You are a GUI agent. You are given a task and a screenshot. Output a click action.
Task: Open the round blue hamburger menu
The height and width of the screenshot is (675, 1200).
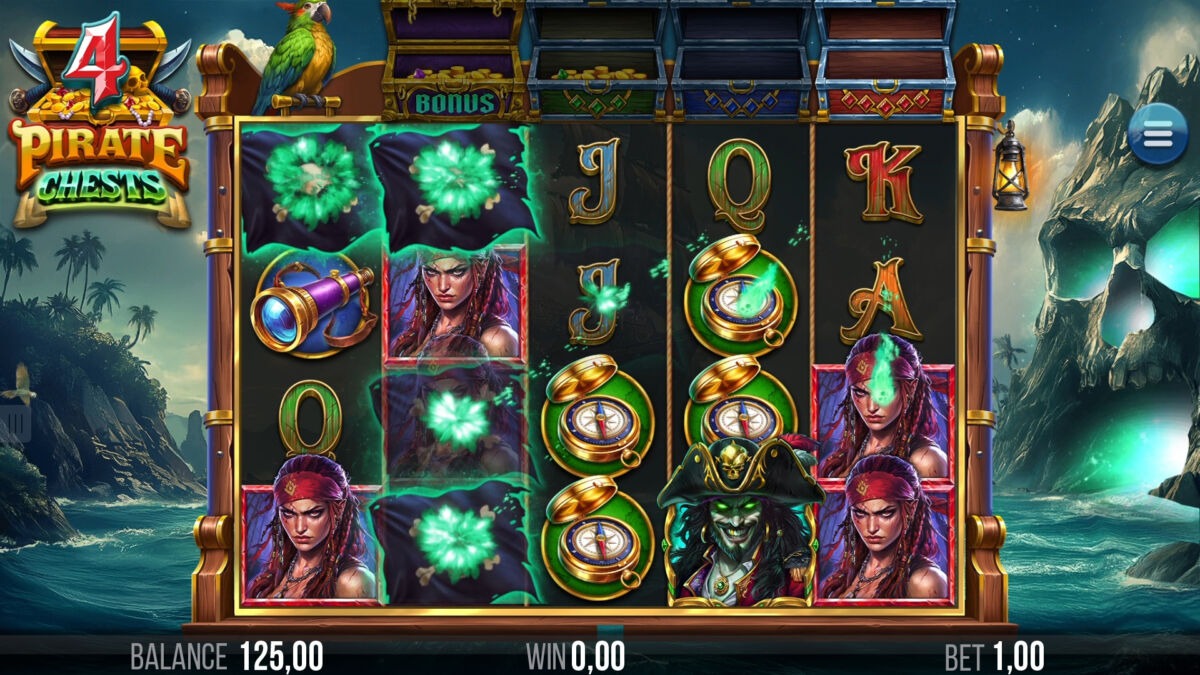click(x=1158, y=134)
